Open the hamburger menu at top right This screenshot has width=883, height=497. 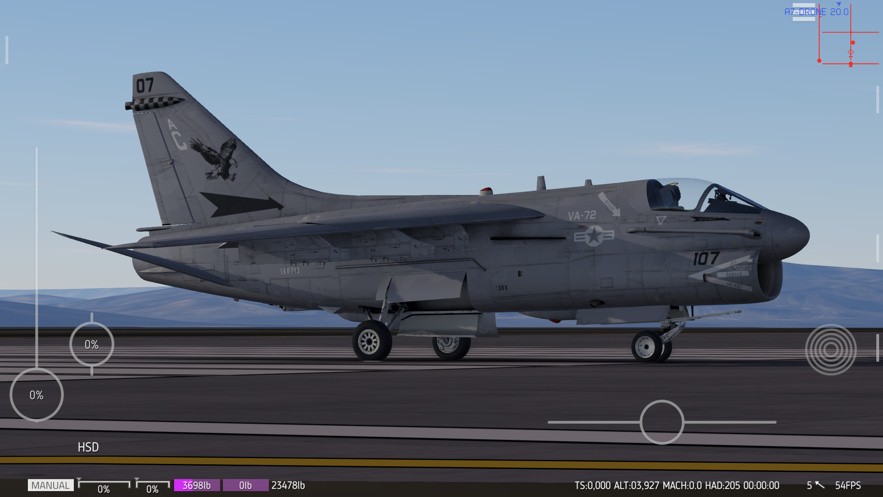click(803, 12)
